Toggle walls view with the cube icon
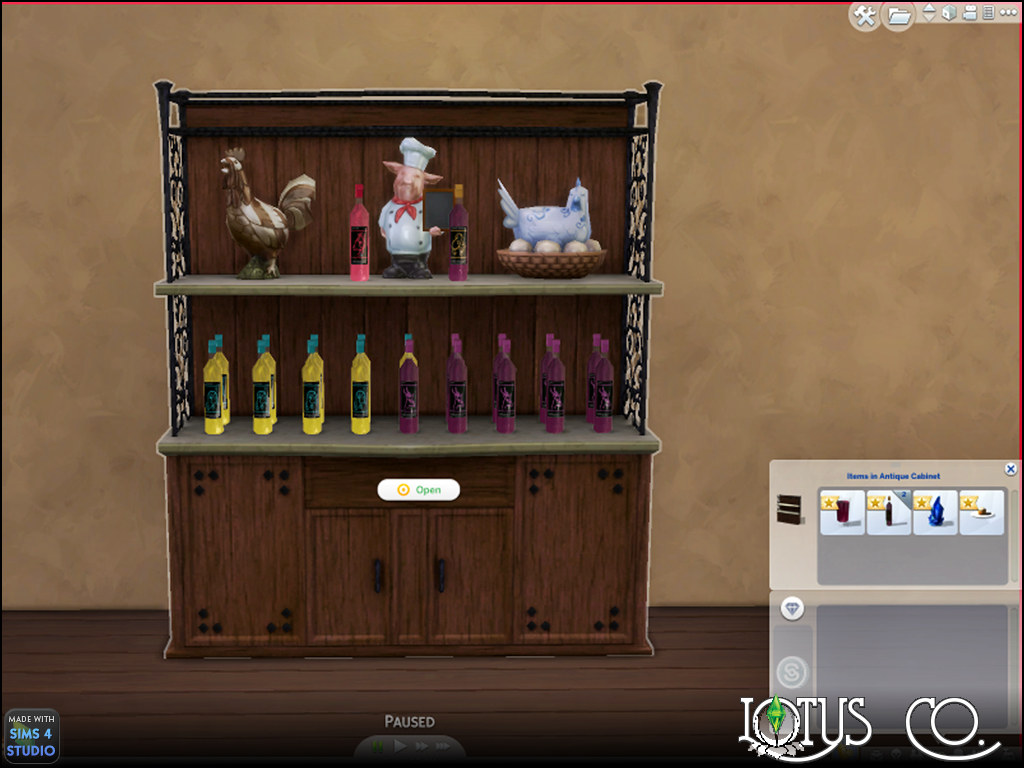The height and width of the screenshot is (768, 1024). (x=948, y=13)
